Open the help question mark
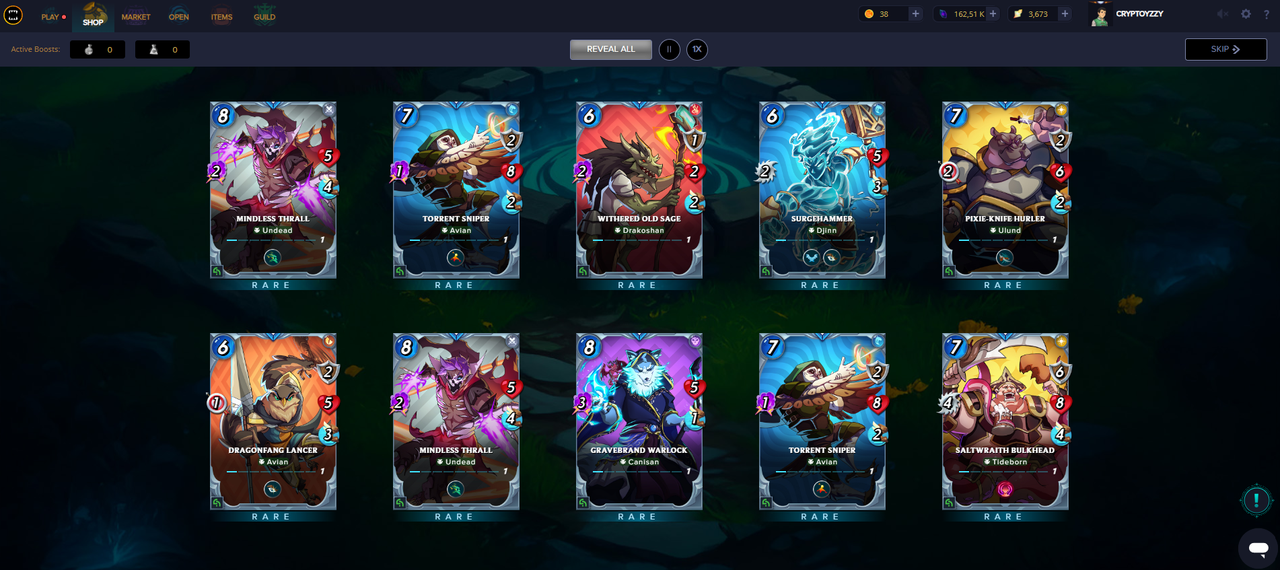This screenshot has height=570, width=1280. tap(1267, 14)
